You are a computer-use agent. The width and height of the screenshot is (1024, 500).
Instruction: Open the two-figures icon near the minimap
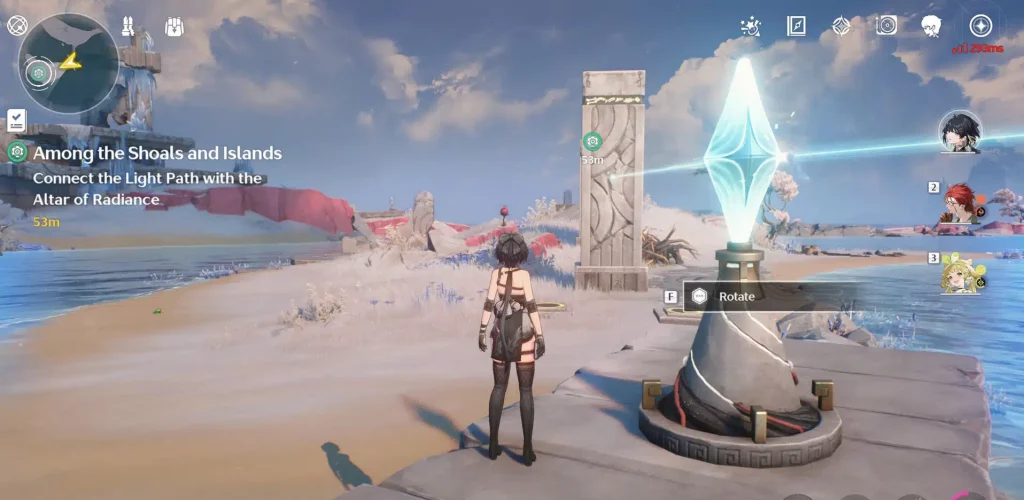coord(129,26)
